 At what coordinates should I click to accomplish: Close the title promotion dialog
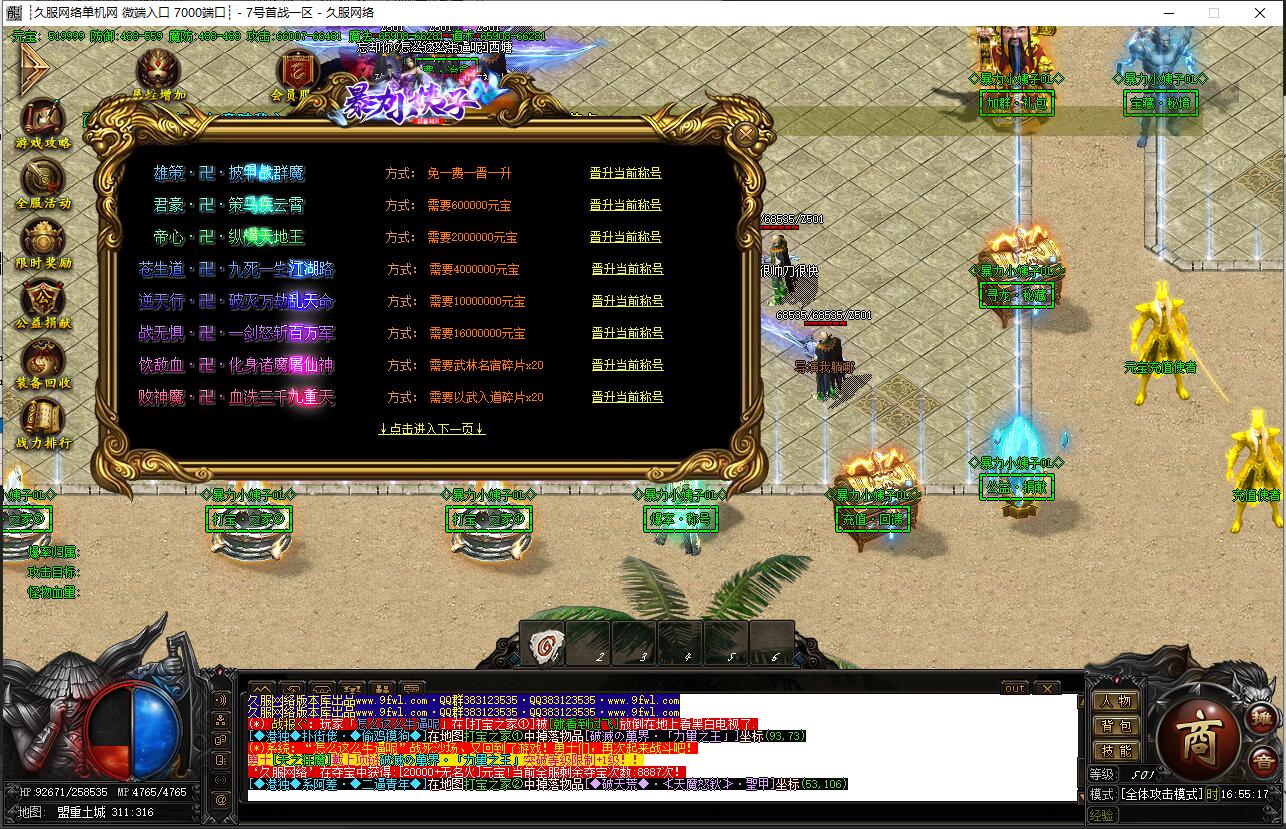tap(746, 132)
